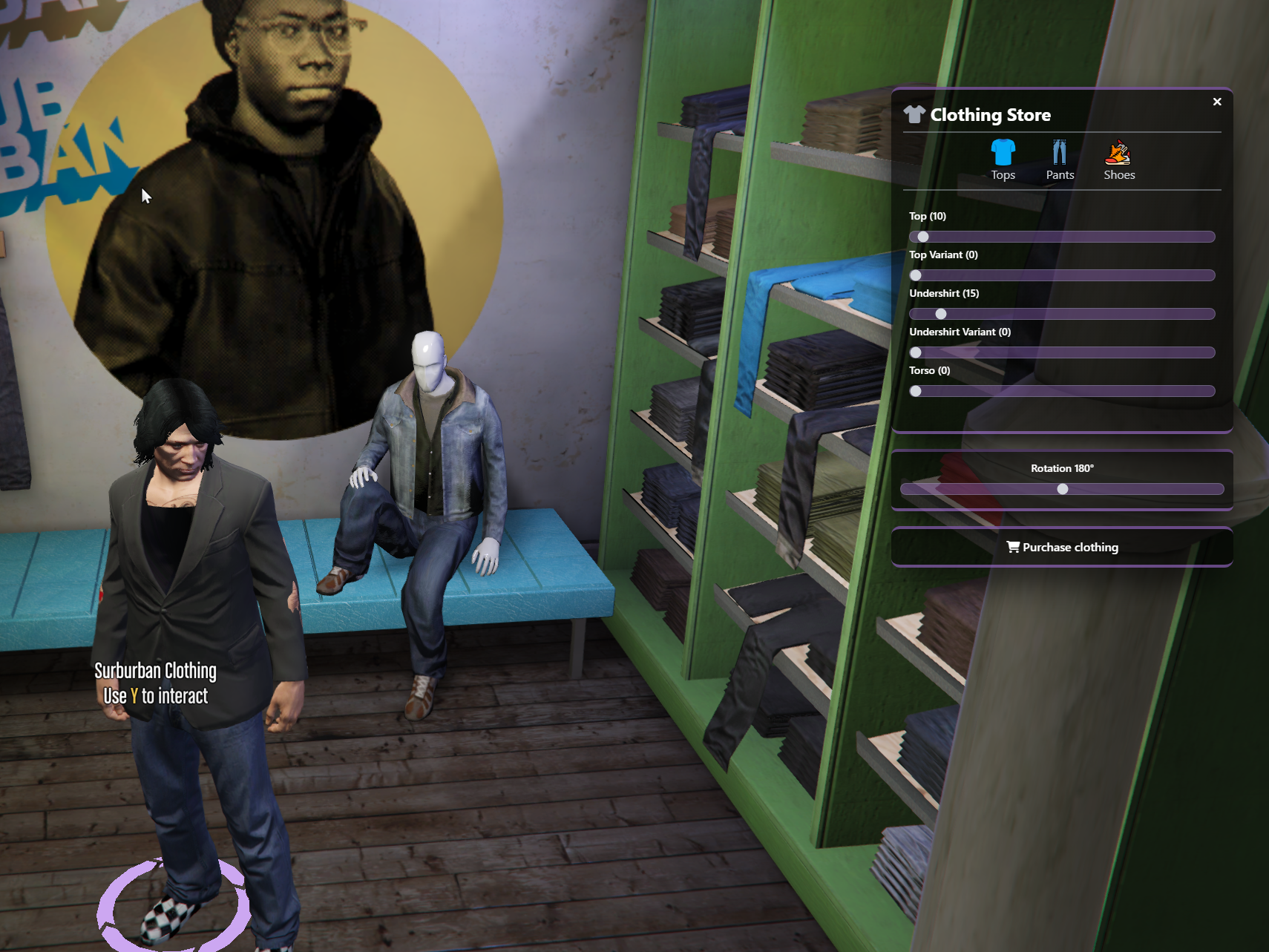
Task: Select the Shoes category
Action: tap(1118, 160)
